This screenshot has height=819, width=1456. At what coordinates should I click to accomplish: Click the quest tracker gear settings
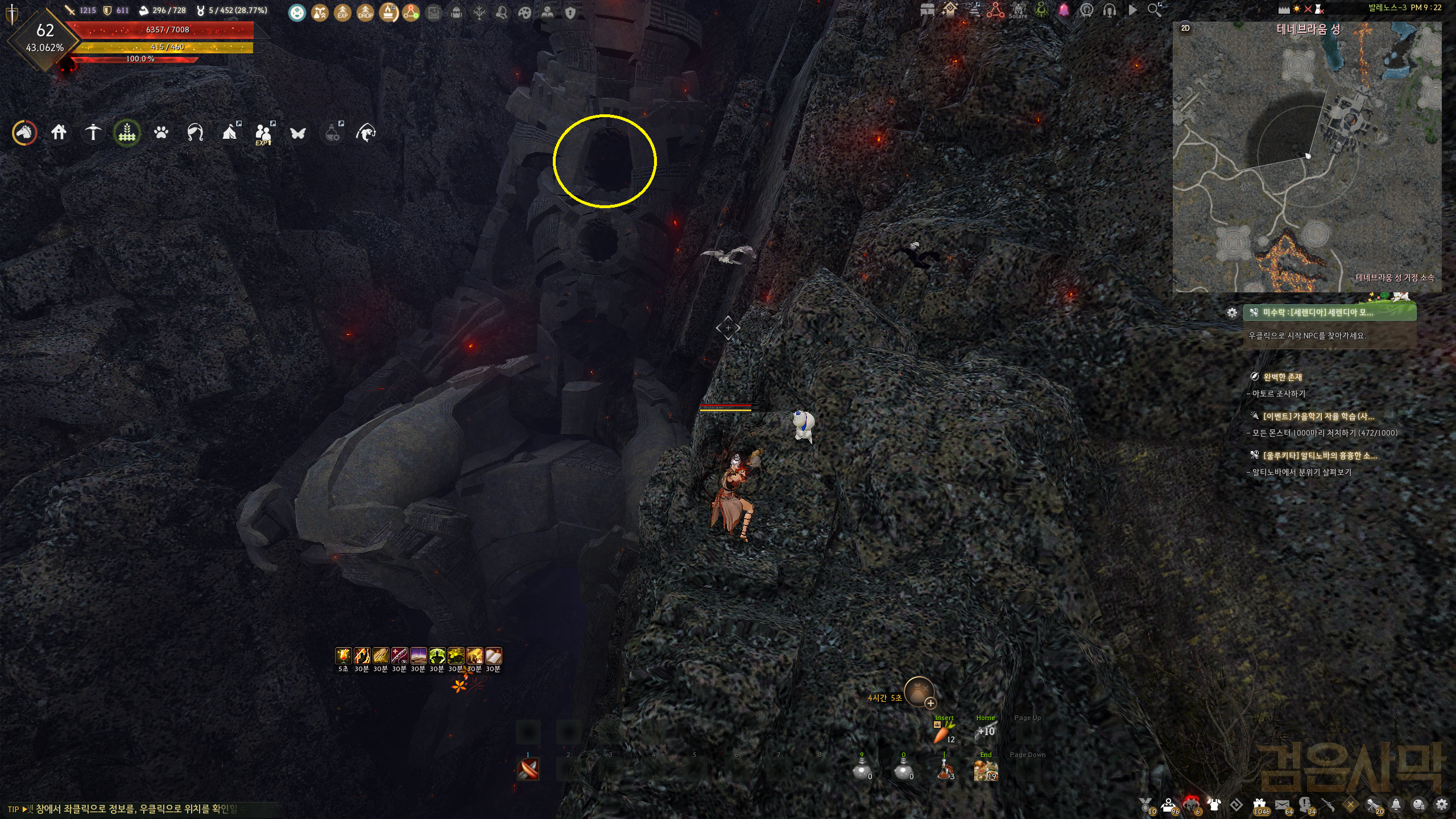pyautogui.click(x=1232, y=313)
